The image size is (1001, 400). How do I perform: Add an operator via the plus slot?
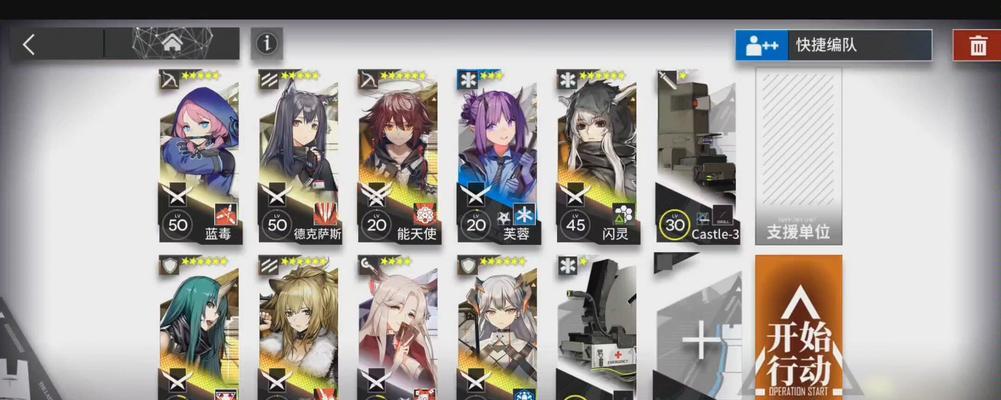(x=699, y=340)
